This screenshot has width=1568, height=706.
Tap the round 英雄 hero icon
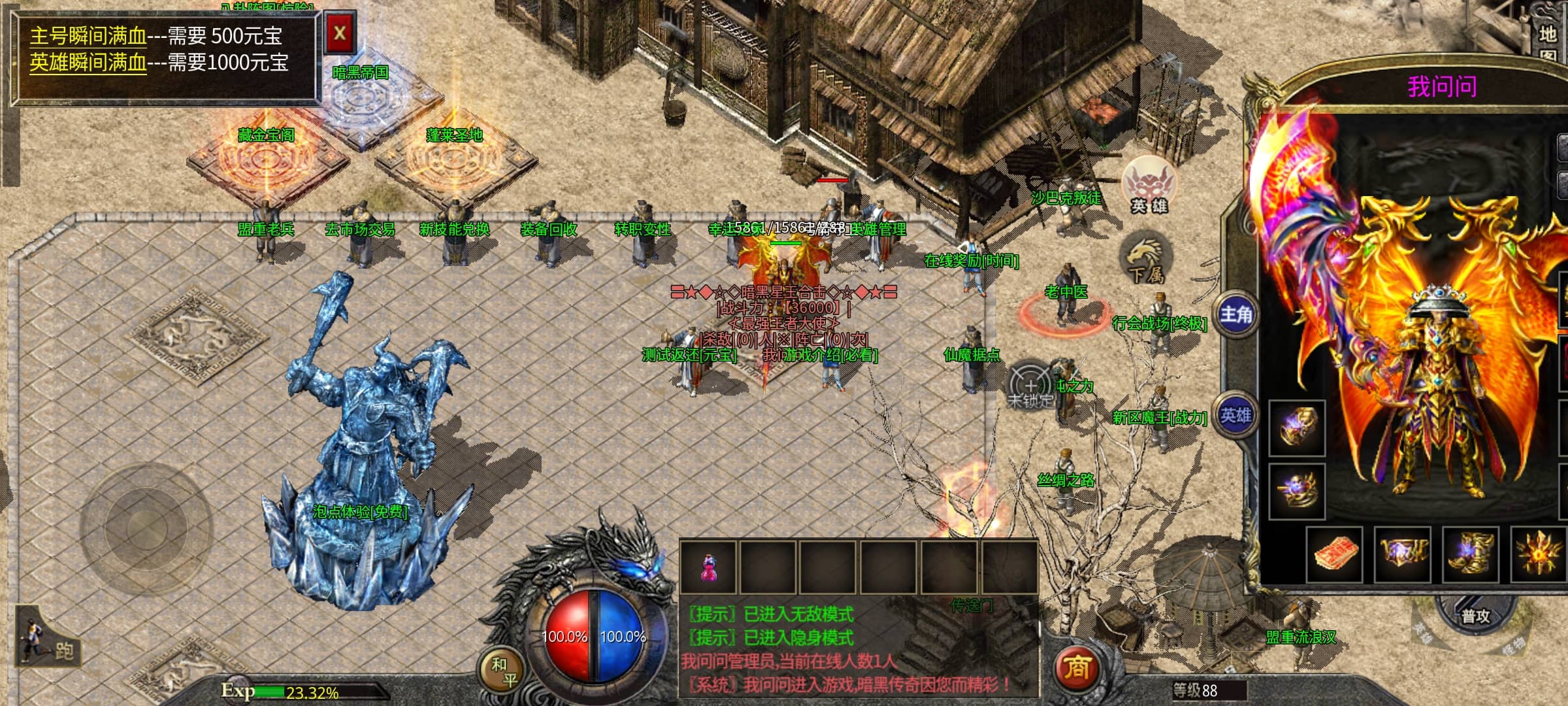point(1149,186)
